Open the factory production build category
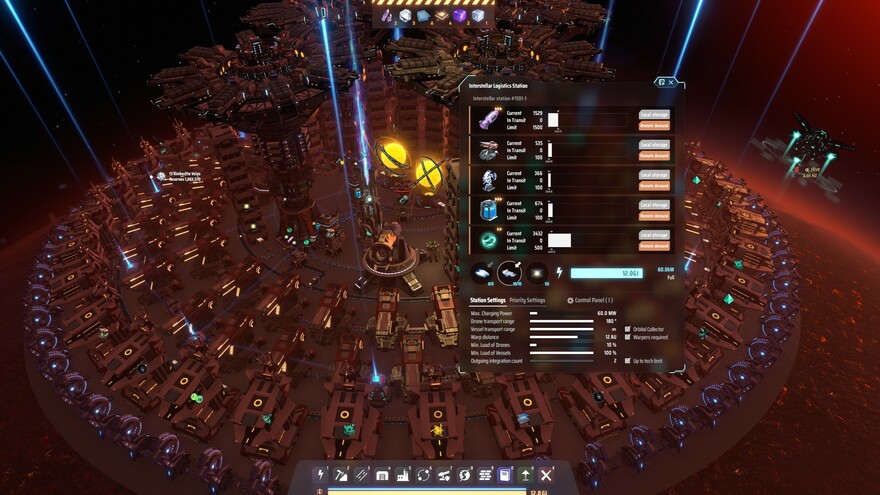 [x=402, y=474]
